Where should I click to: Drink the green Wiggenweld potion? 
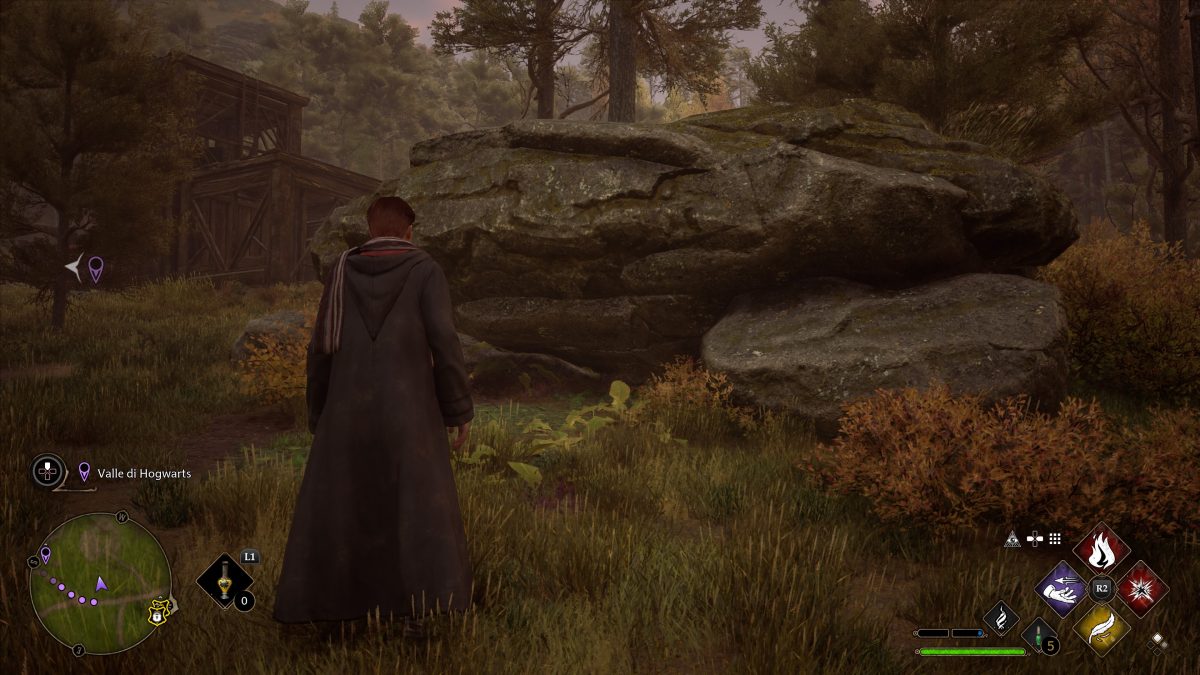coord(1037,635)
